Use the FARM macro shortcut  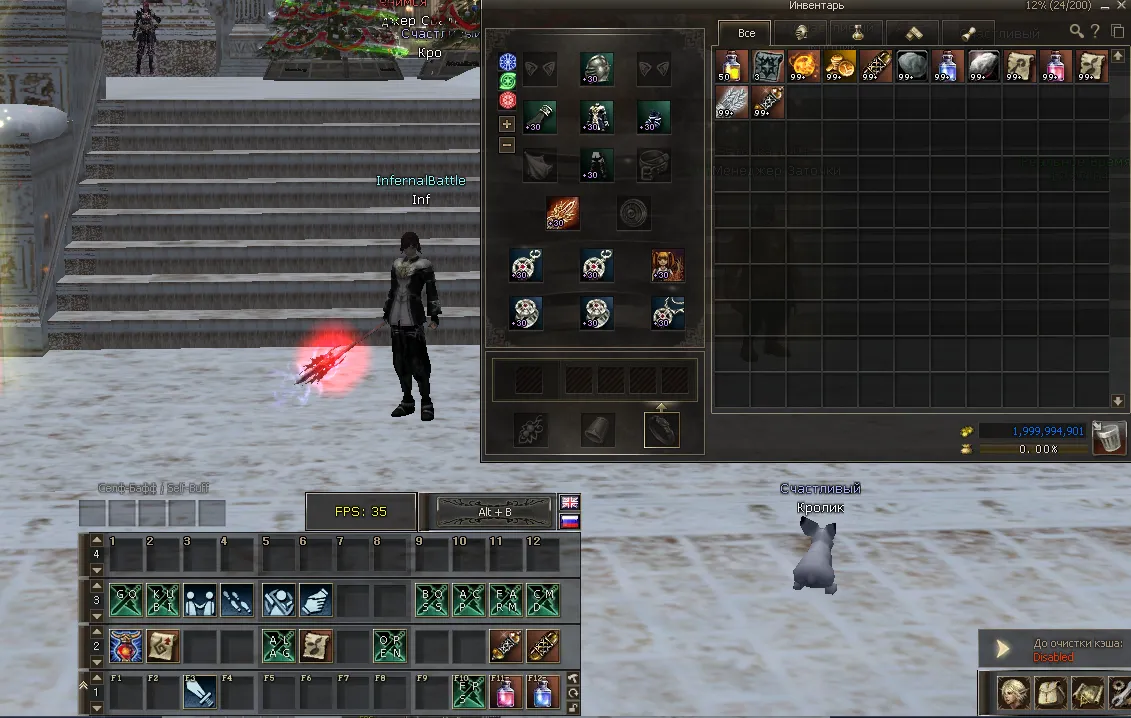tap(506, 600)
